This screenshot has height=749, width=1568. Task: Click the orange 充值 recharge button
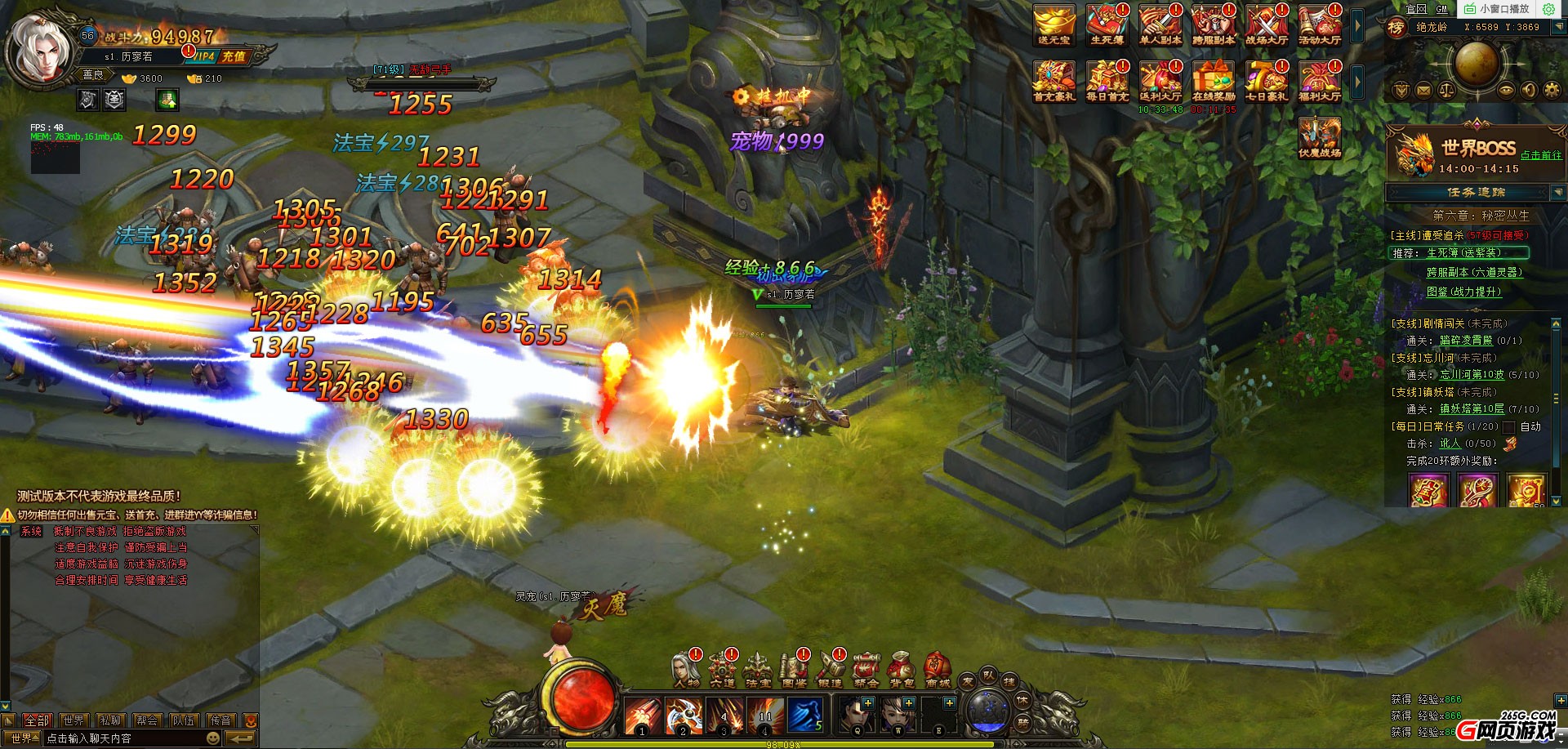pyautogui.click(x=234, y=56)
